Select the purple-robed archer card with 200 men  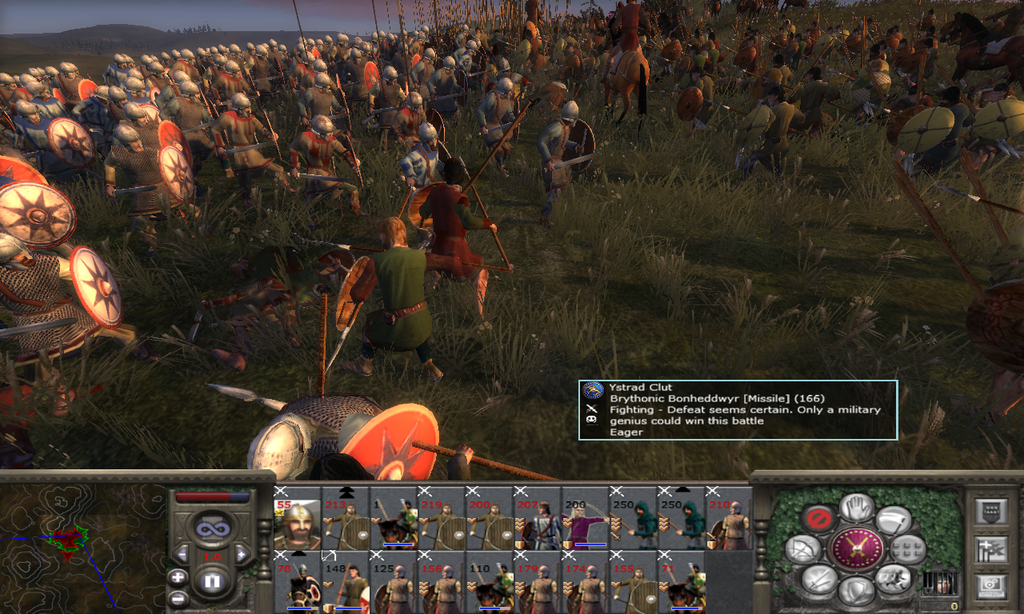pyautogui.click(x=587, y=523)
